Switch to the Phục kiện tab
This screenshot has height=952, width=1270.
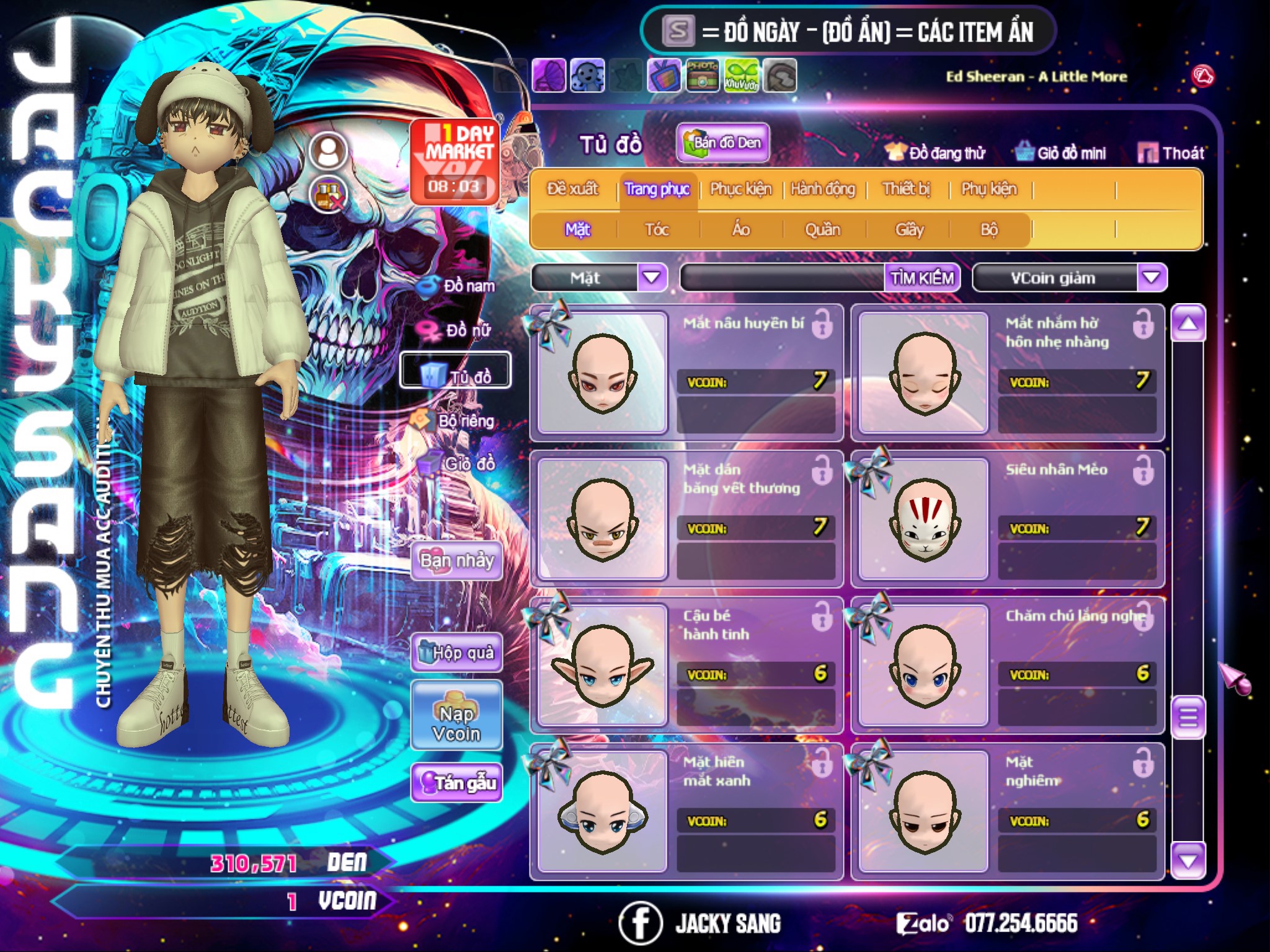coord(740,189)
